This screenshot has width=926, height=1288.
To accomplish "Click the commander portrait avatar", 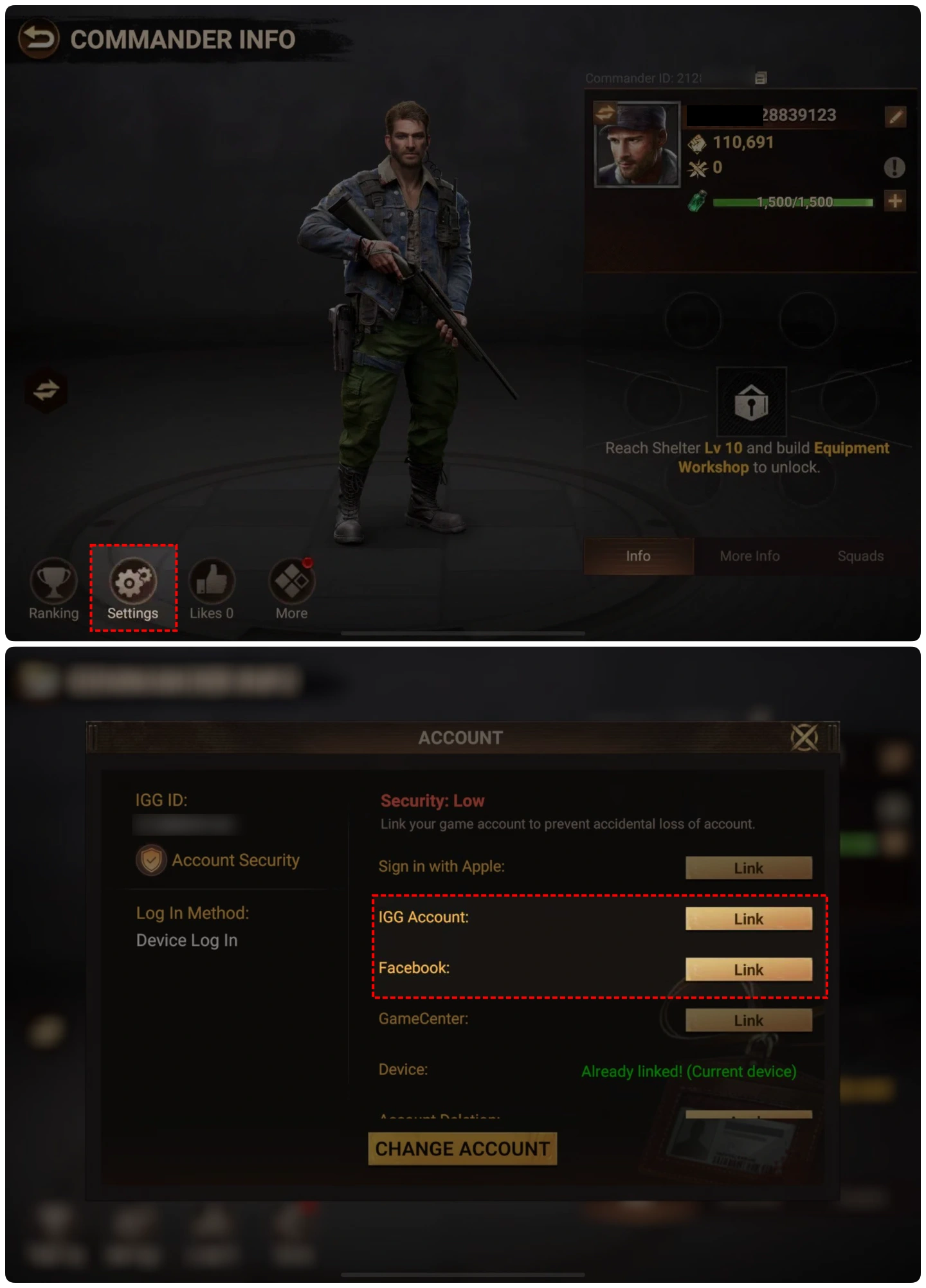I will click(x=637, y=145).
